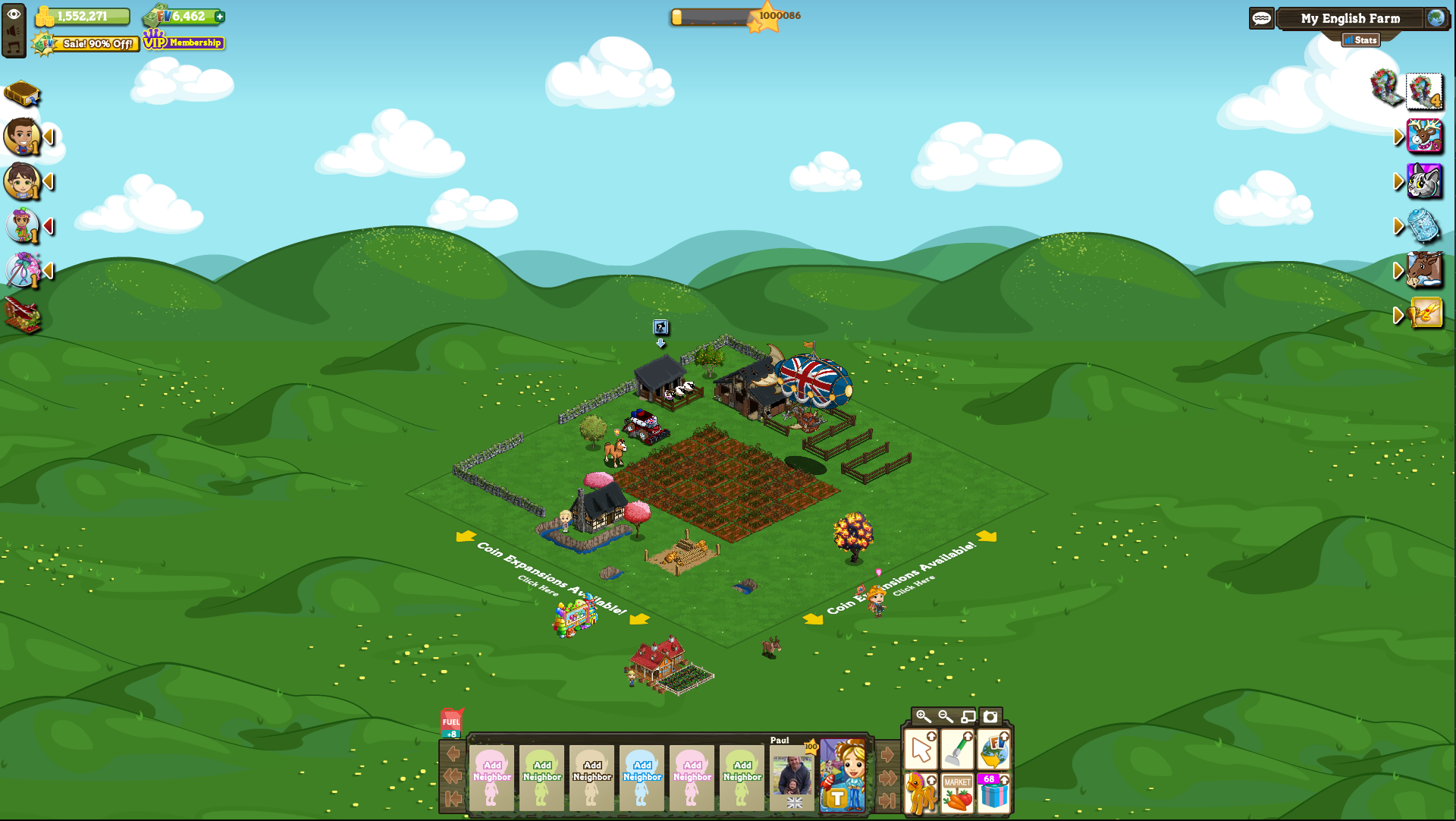
Task: Toggle the fullscreen view button
Action: (x=968, y=716)
